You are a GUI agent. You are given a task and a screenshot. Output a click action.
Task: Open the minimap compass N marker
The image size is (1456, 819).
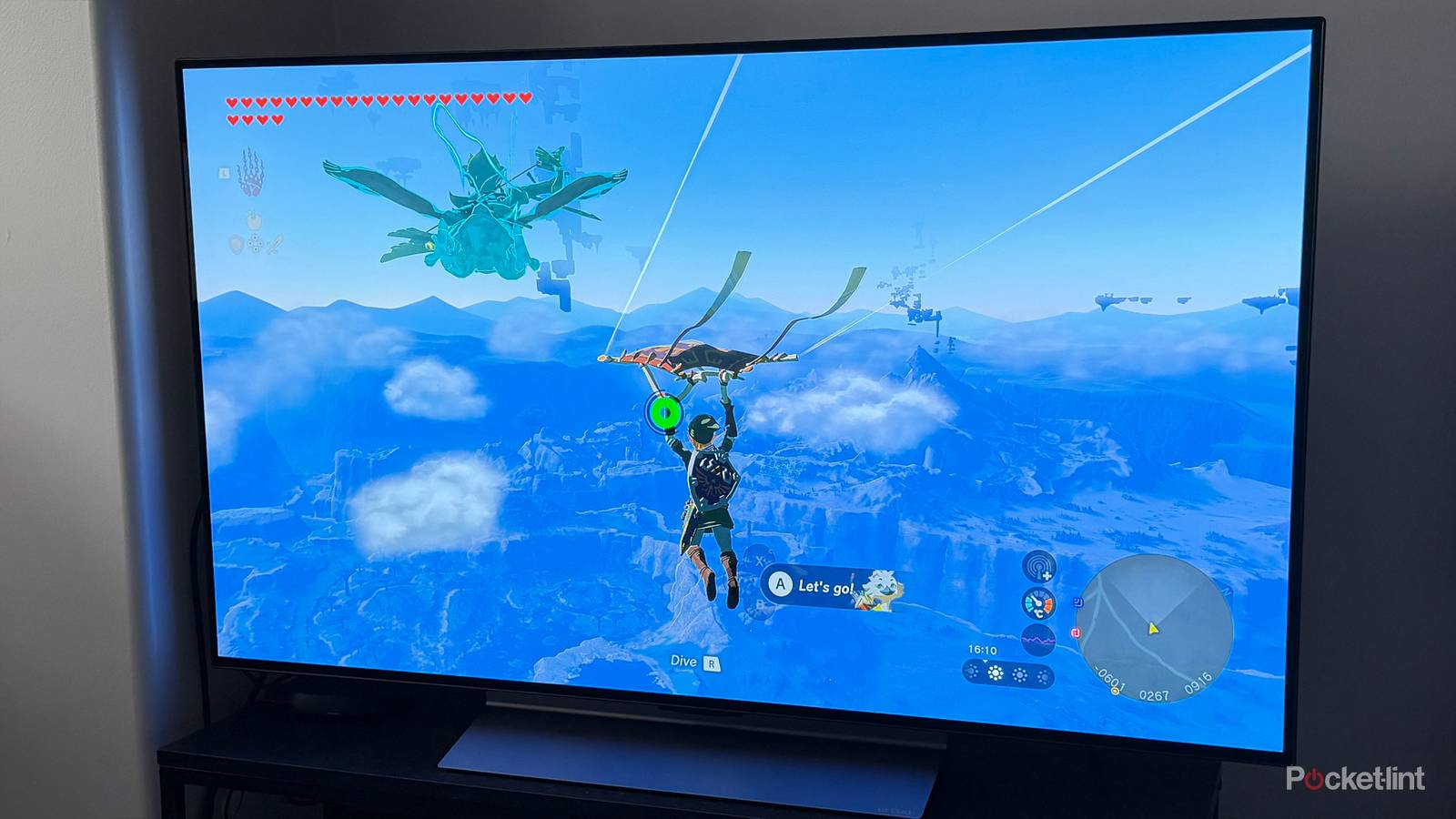(1227, 591)
